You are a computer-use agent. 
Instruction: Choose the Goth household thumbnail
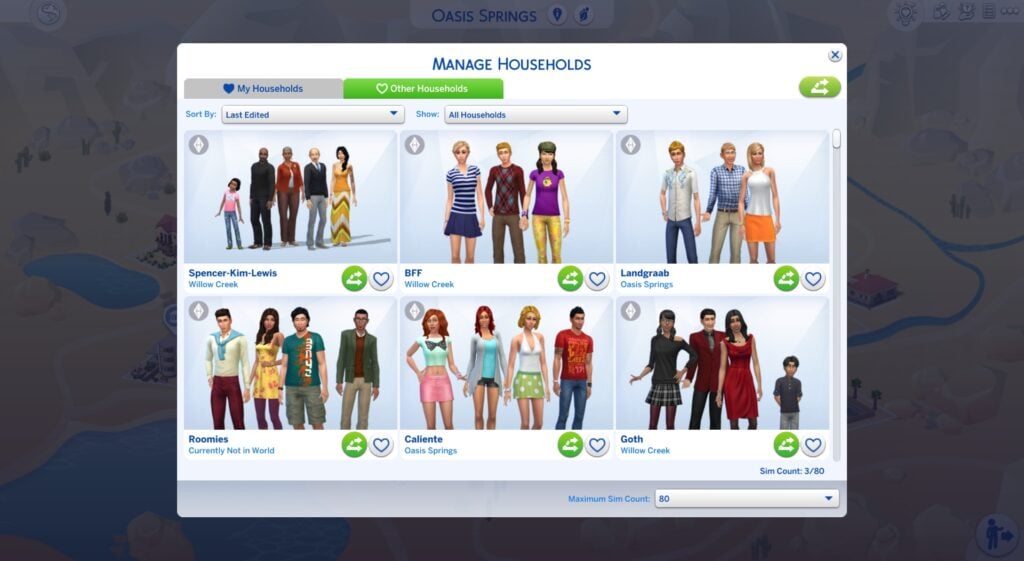(x=722, y=364)
